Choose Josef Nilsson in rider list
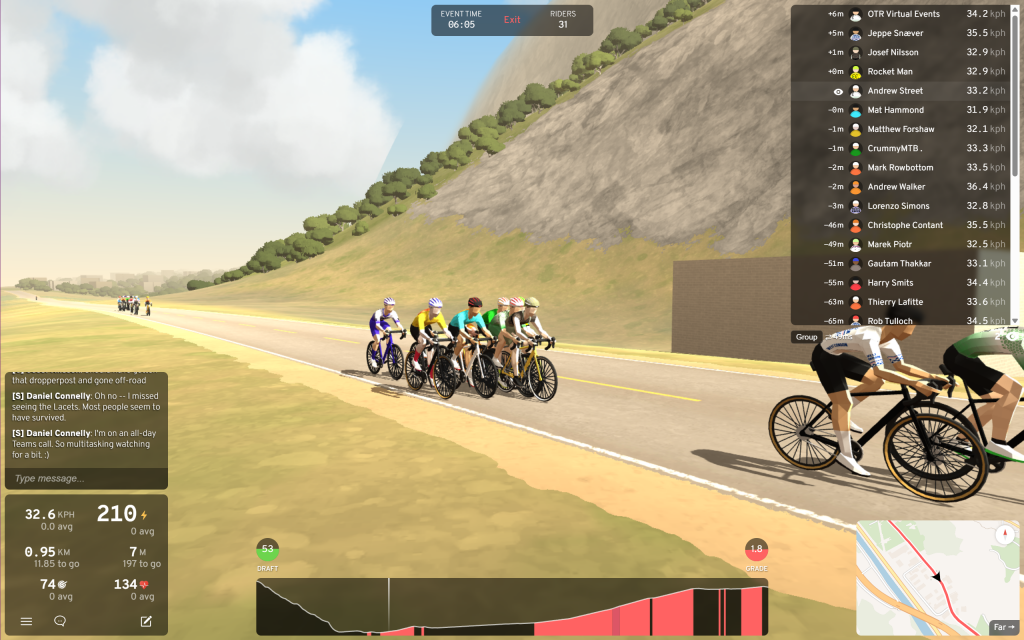Image resolution: width=1024 pixels, height=640 pixels. 893,52
